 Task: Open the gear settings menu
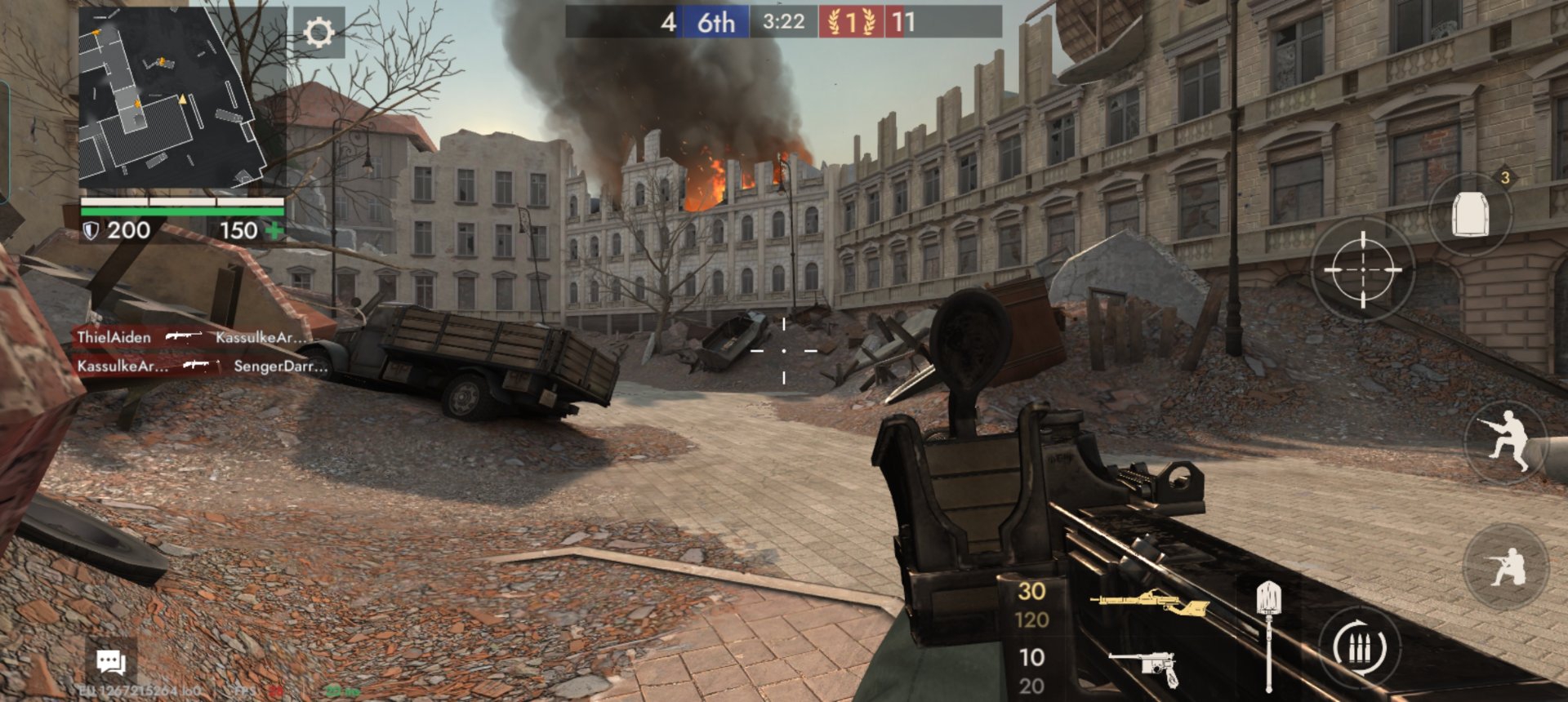pos(318,33)
